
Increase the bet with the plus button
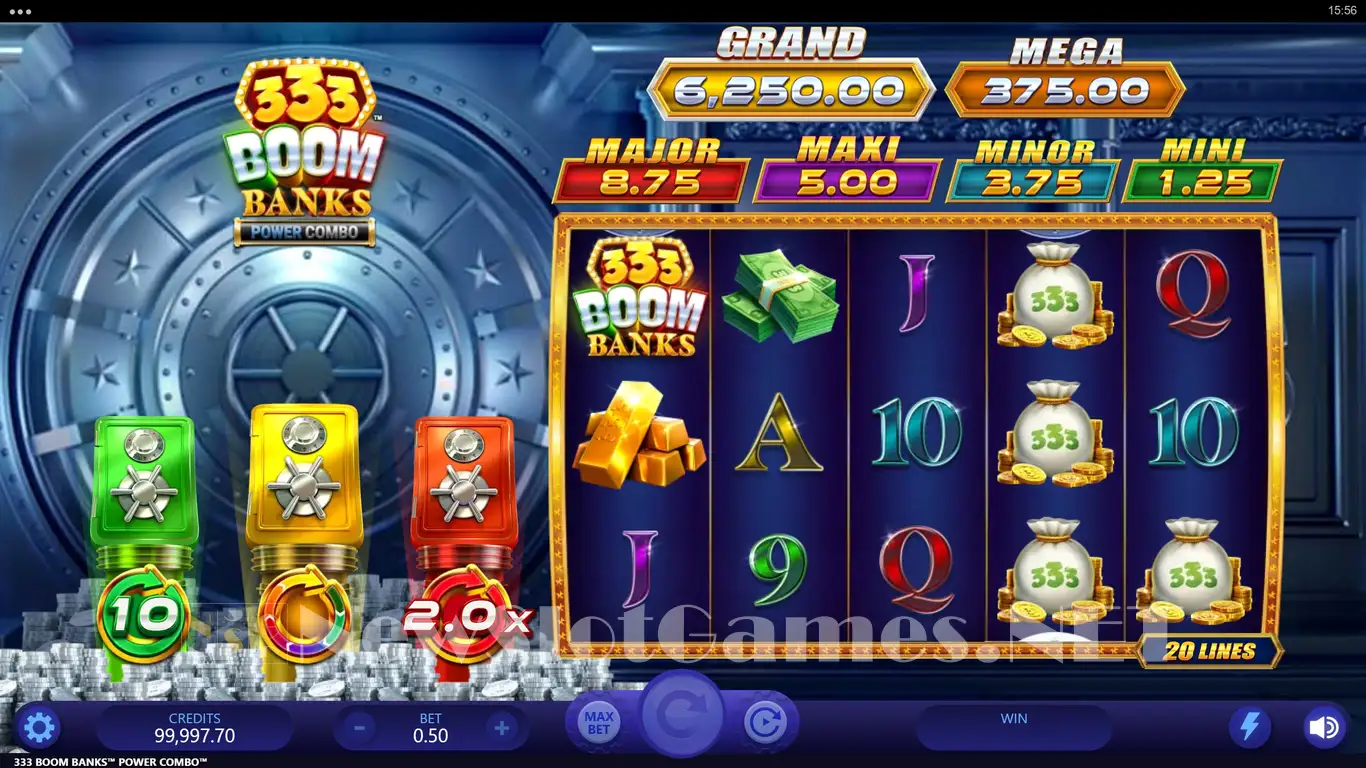pyautogui.click(x=503, y=727)
